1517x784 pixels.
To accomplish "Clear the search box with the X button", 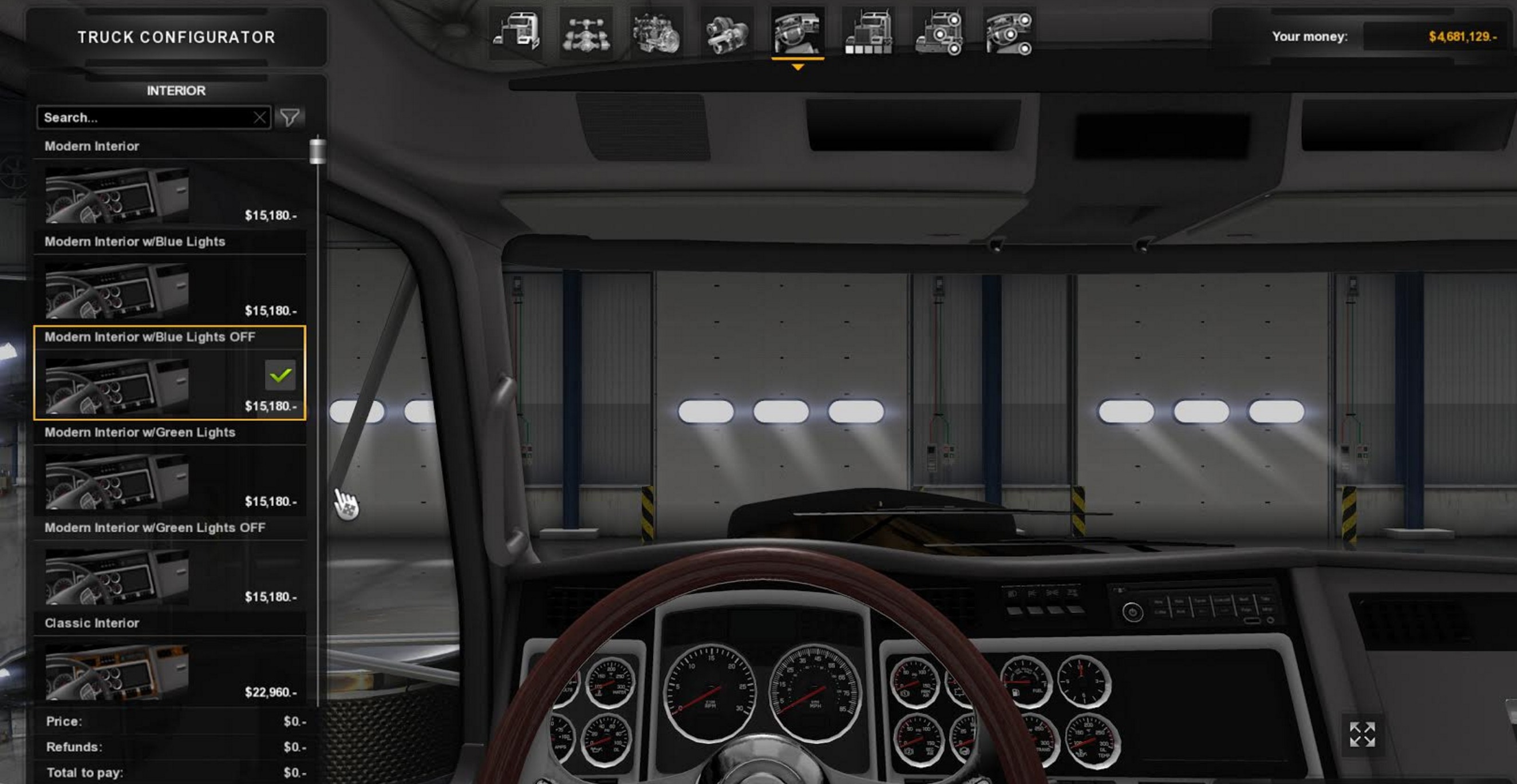I will tap(260, 117).
